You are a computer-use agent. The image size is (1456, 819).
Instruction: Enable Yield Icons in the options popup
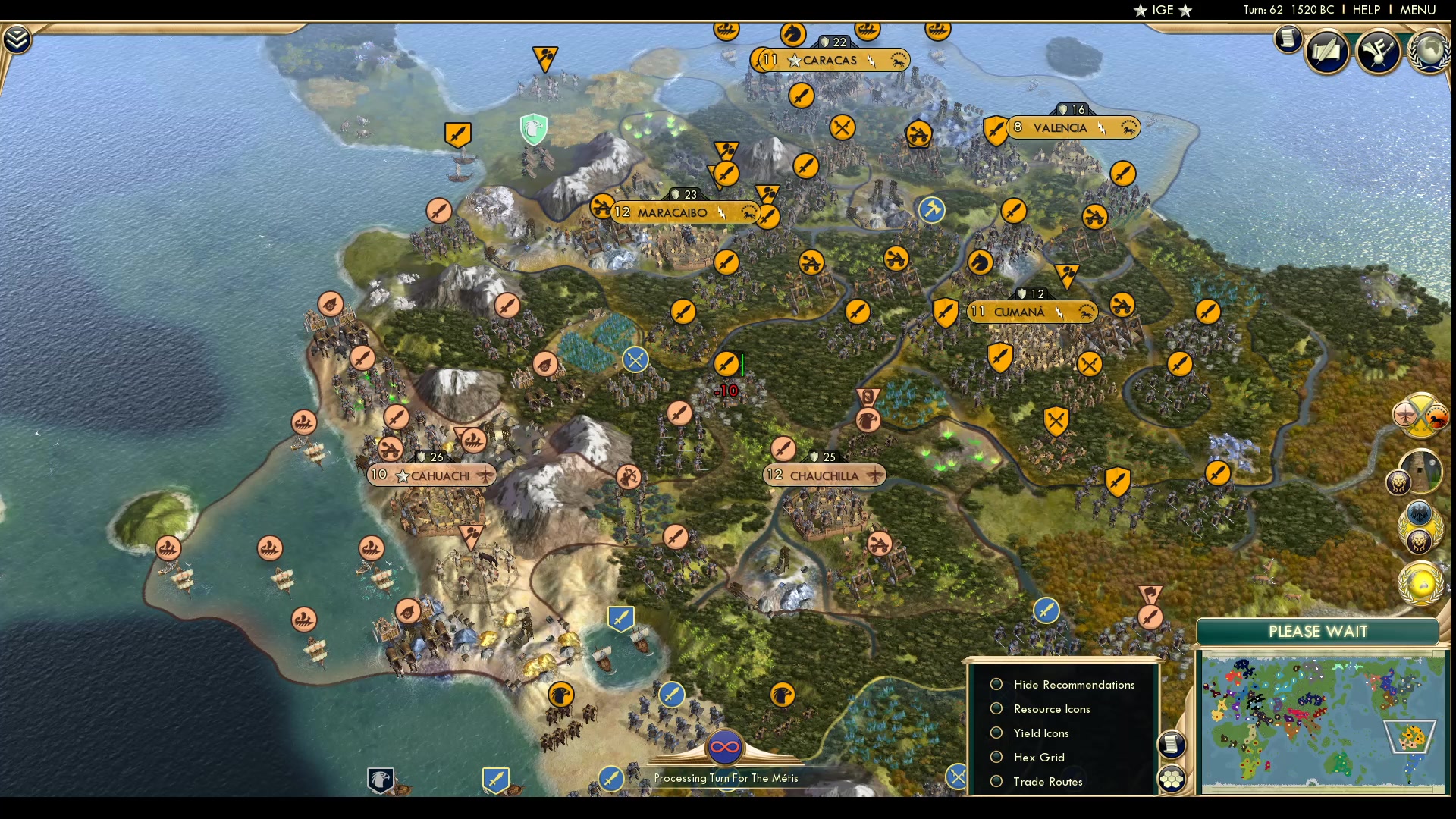996,733
